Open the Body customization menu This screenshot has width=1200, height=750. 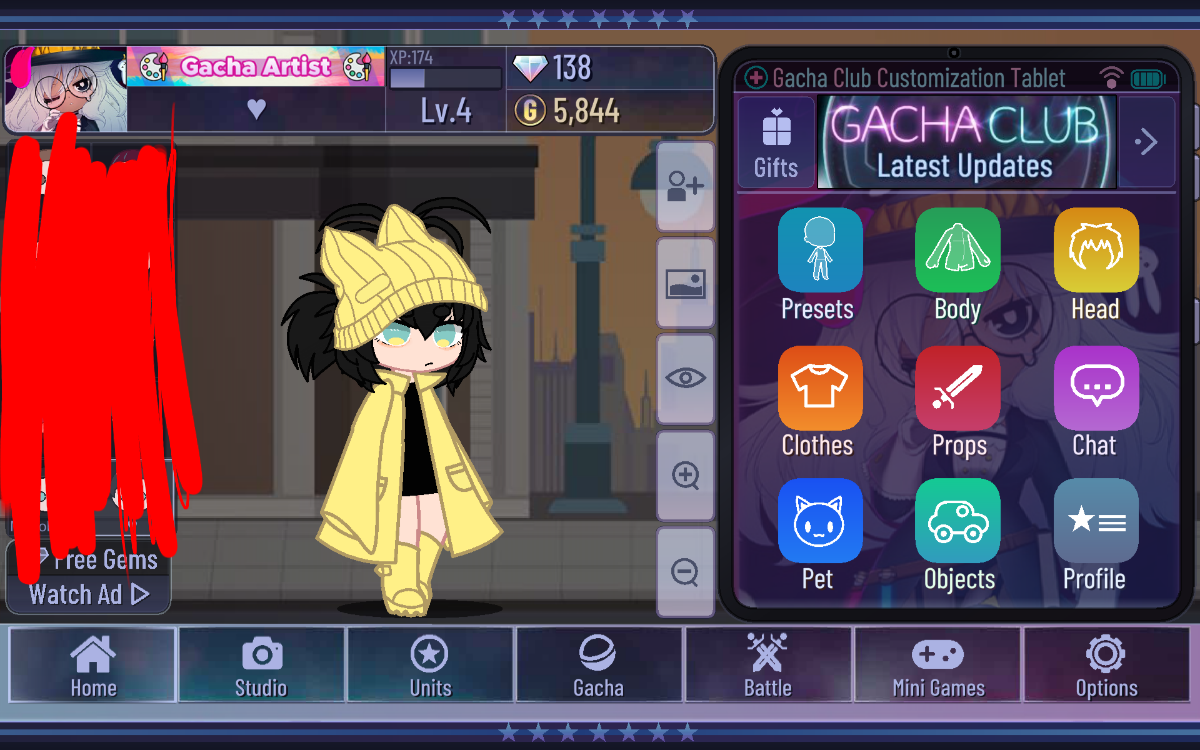tap(957, 250)
